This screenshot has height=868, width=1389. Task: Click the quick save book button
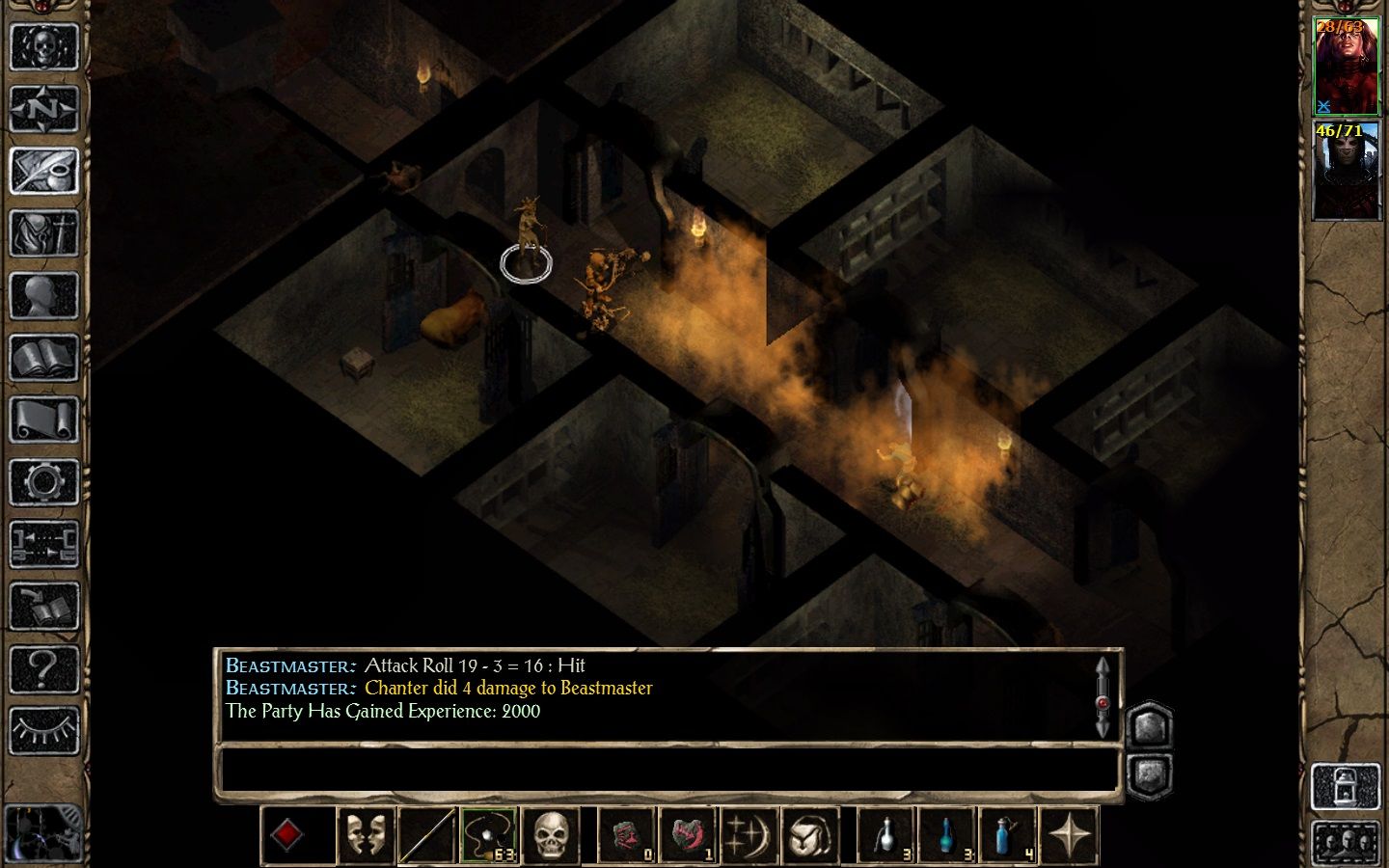[43, 608]
